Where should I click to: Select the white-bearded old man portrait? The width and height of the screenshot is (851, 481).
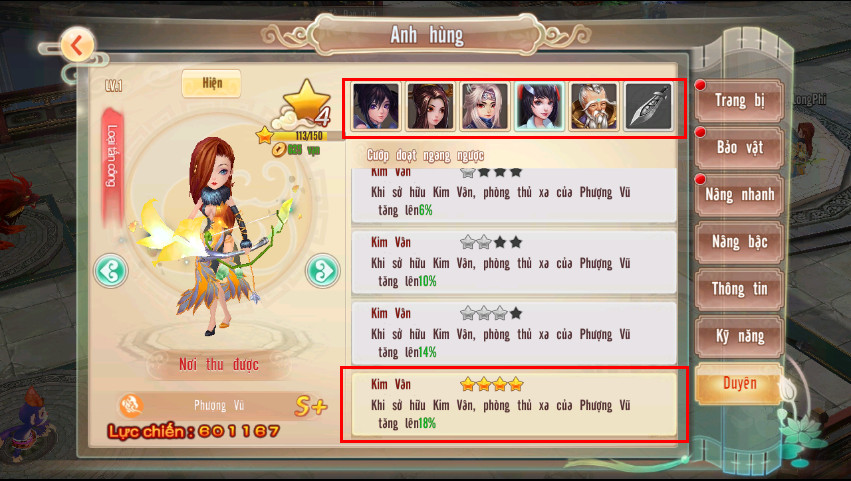pos(594,107)
